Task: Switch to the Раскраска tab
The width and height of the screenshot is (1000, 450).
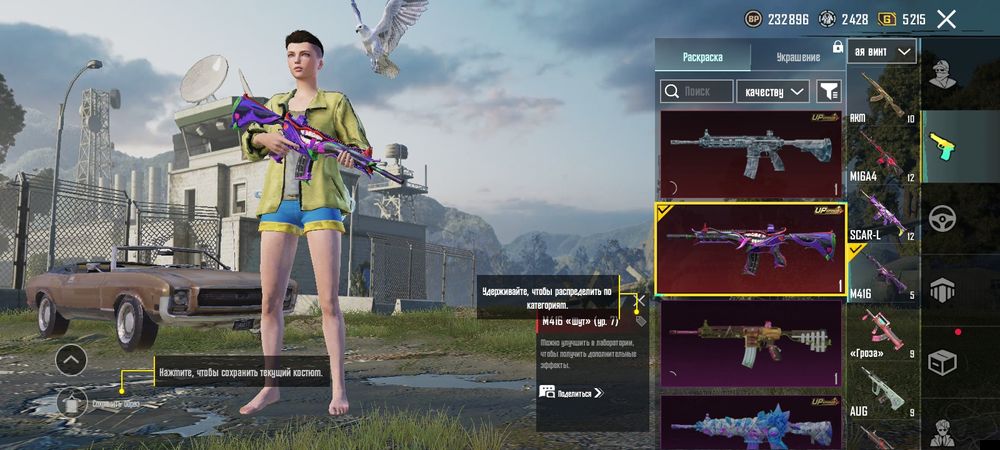Action: click(x=702, y=57)
